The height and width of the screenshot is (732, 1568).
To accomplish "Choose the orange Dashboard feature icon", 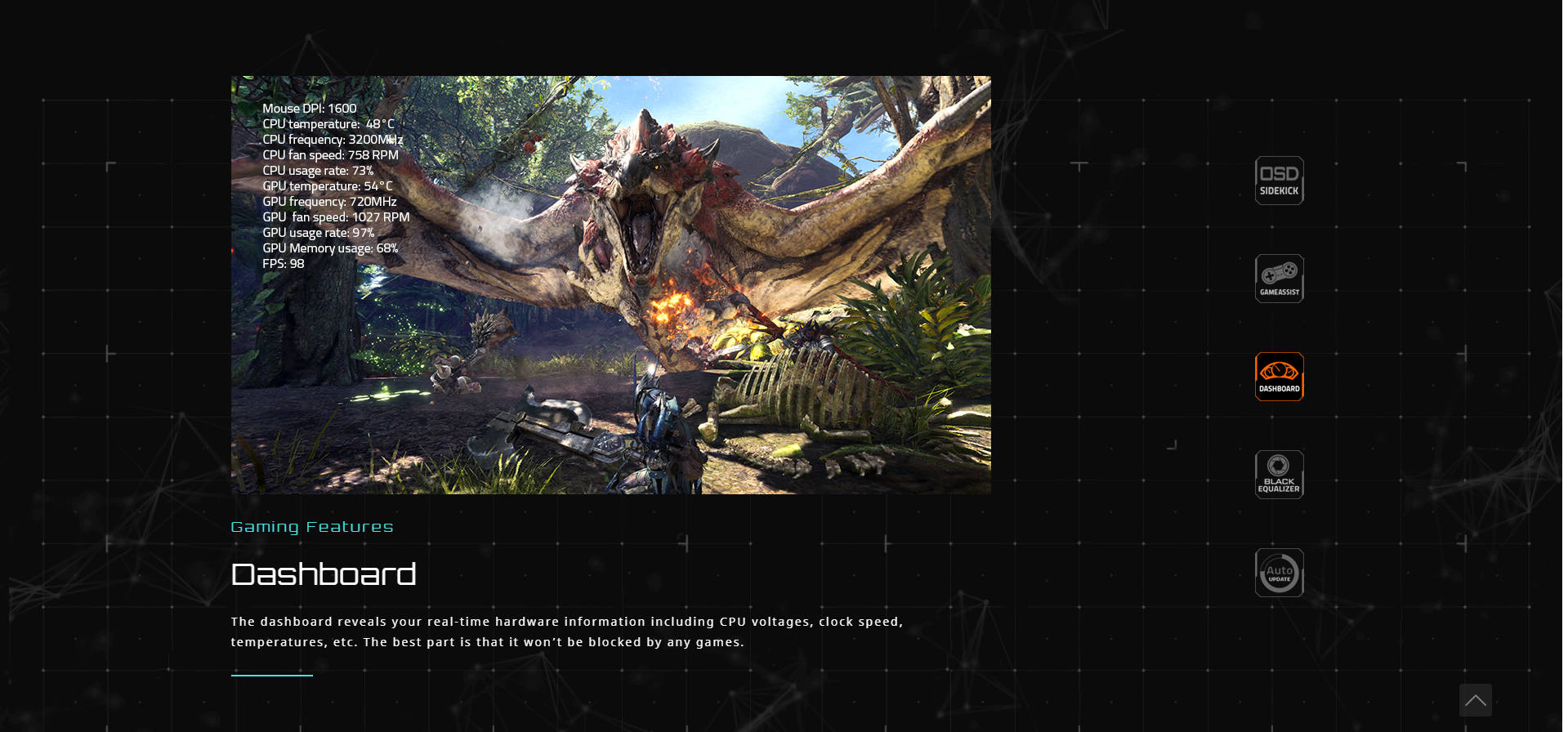I will click(1279, 377).
